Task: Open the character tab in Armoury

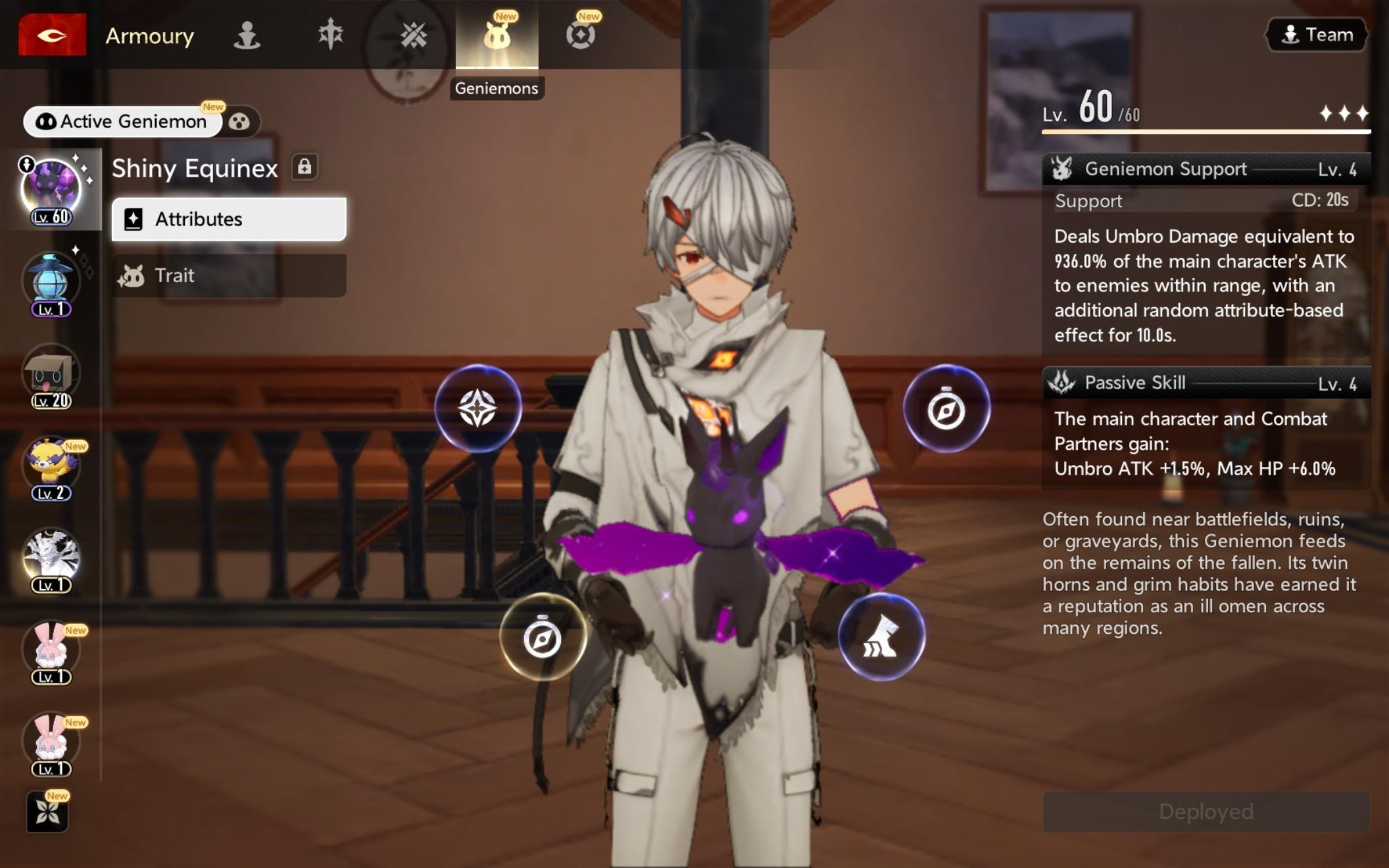Action: pos(247,35)
